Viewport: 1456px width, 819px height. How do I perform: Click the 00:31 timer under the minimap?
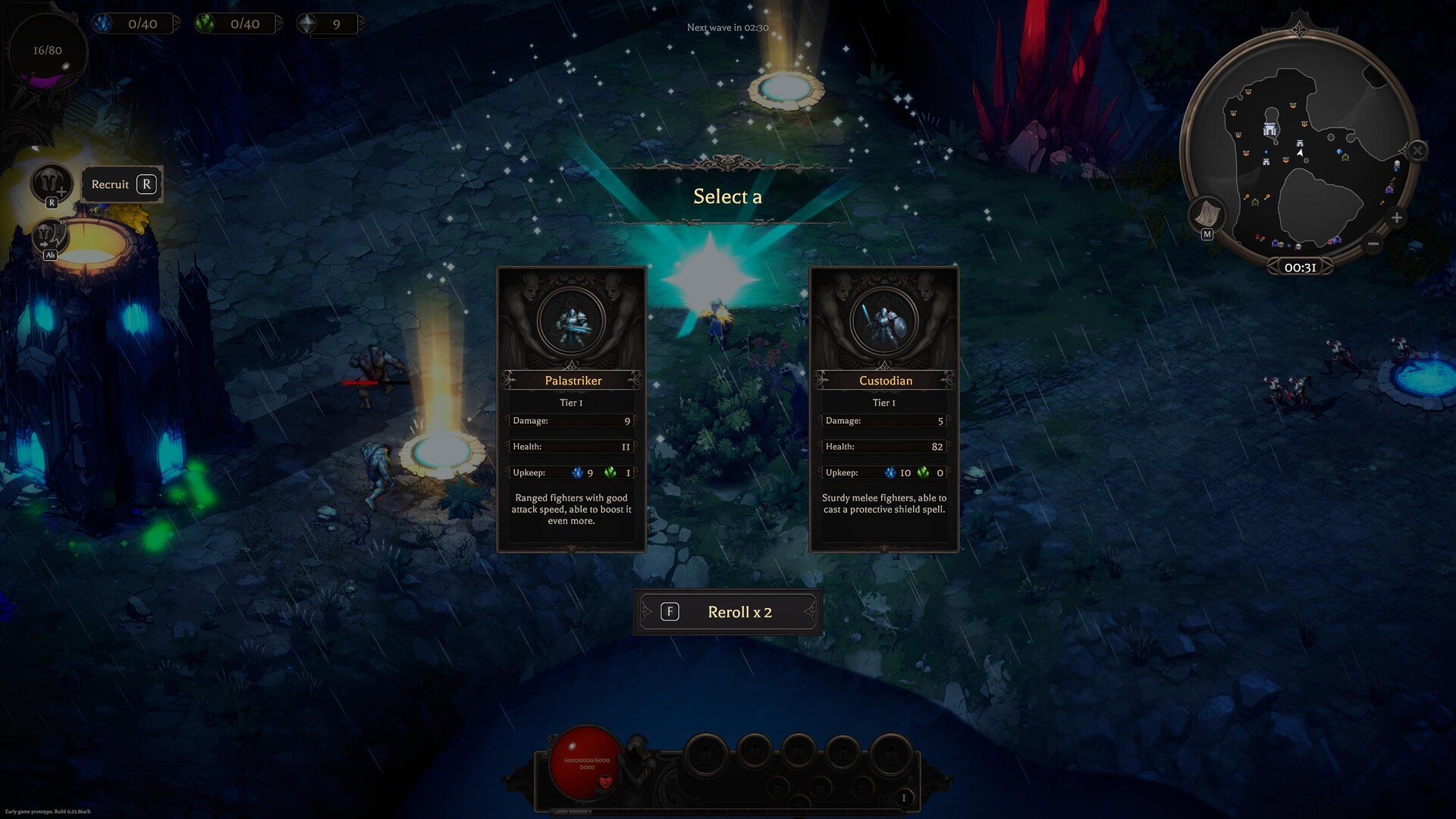click(1301, 265)
